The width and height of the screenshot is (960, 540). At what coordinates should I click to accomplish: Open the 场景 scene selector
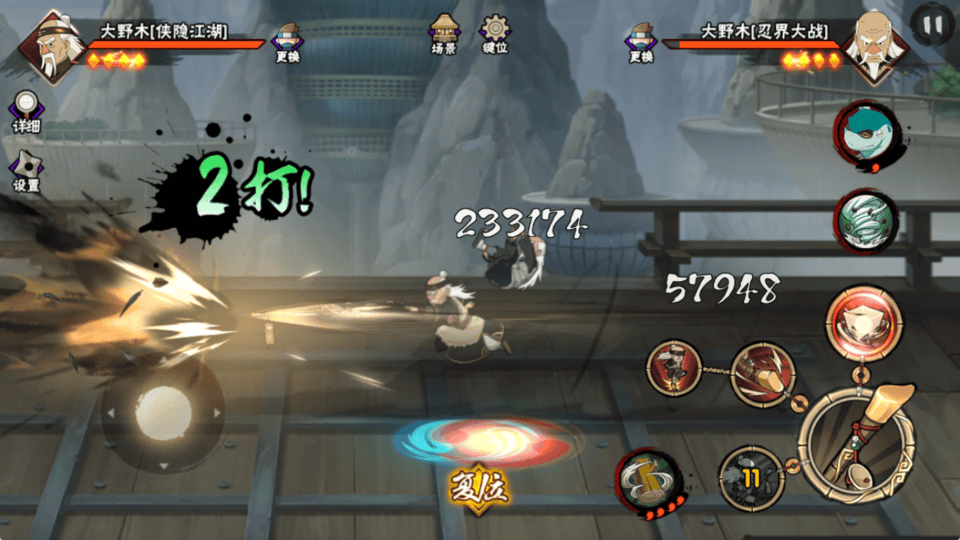[444, 33]
